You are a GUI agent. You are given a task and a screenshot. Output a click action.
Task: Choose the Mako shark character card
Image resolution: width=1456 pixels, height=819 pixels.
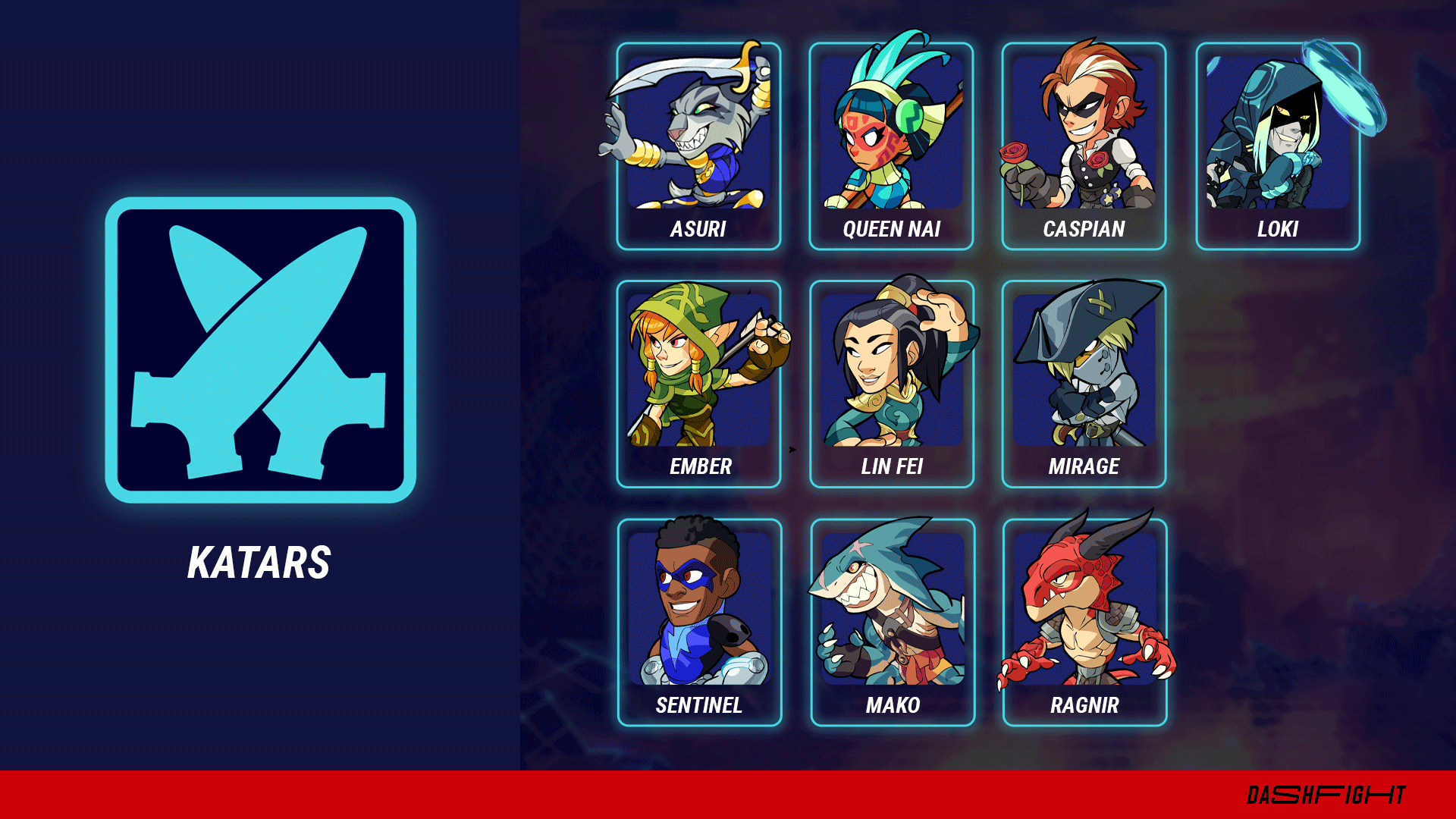click(893, 622)
